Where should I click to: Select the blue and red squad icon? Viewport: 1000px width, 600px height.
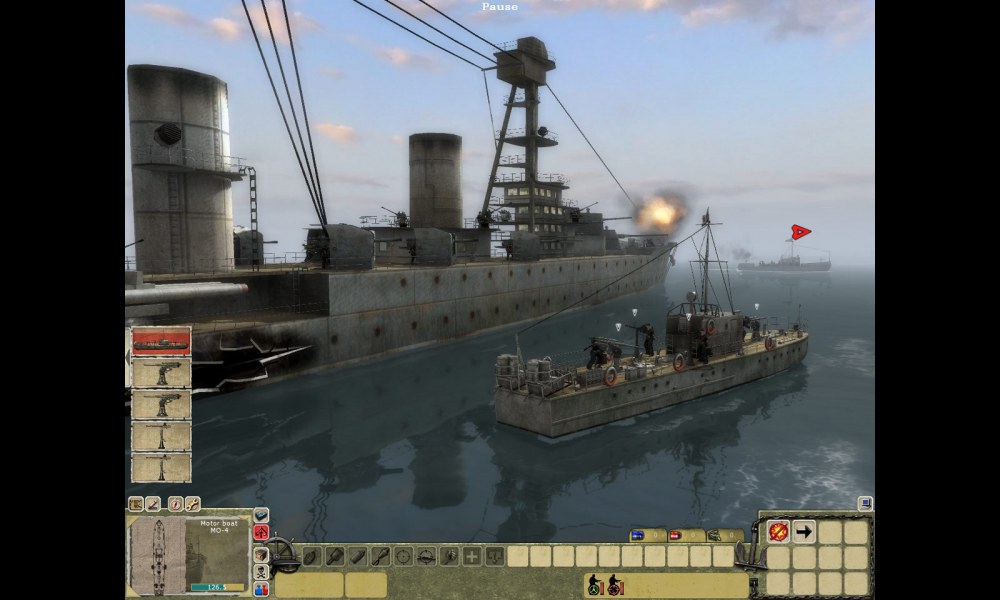[x=261, y=589]
